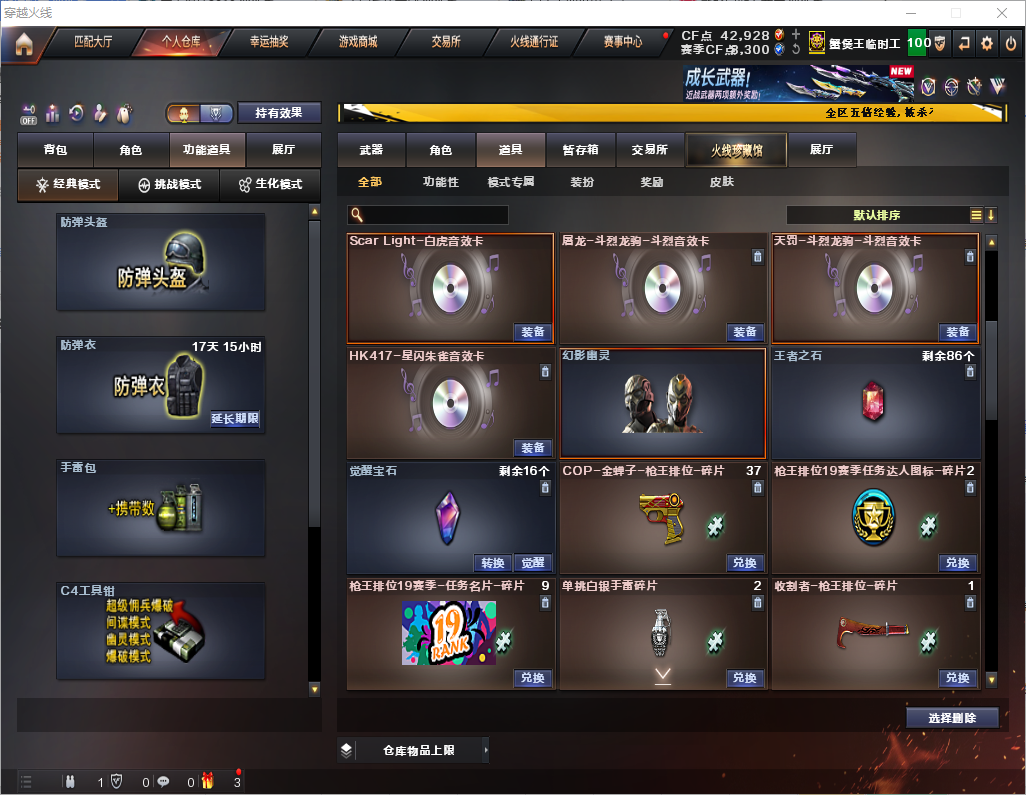Select the 角色 tab beside 武器
The width and height of the screenshot is (1026, 795).
pyautogui.click(x=441, y=150)
